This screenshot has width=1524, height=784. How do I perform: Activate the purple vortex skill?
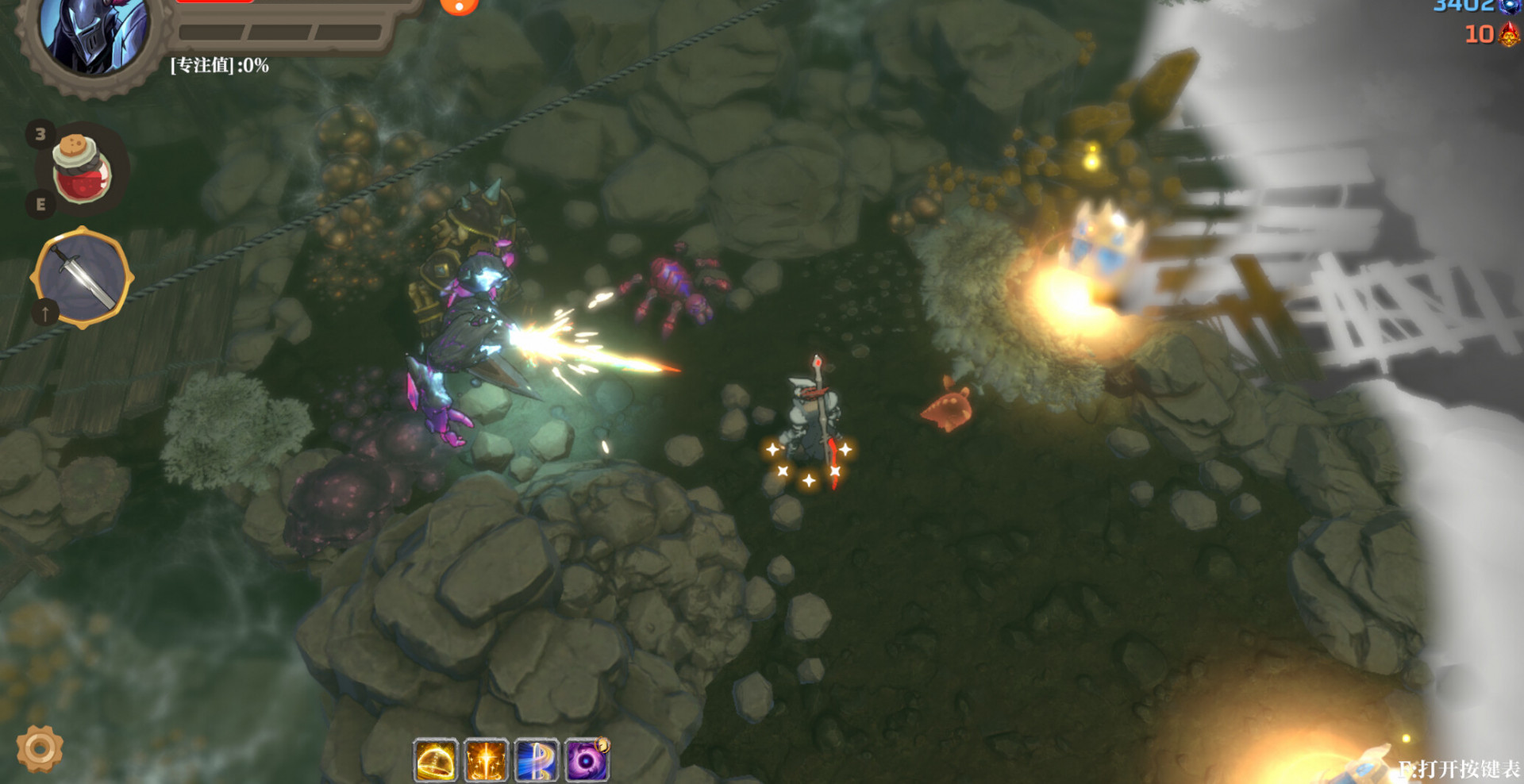click(x=587, y=761)
